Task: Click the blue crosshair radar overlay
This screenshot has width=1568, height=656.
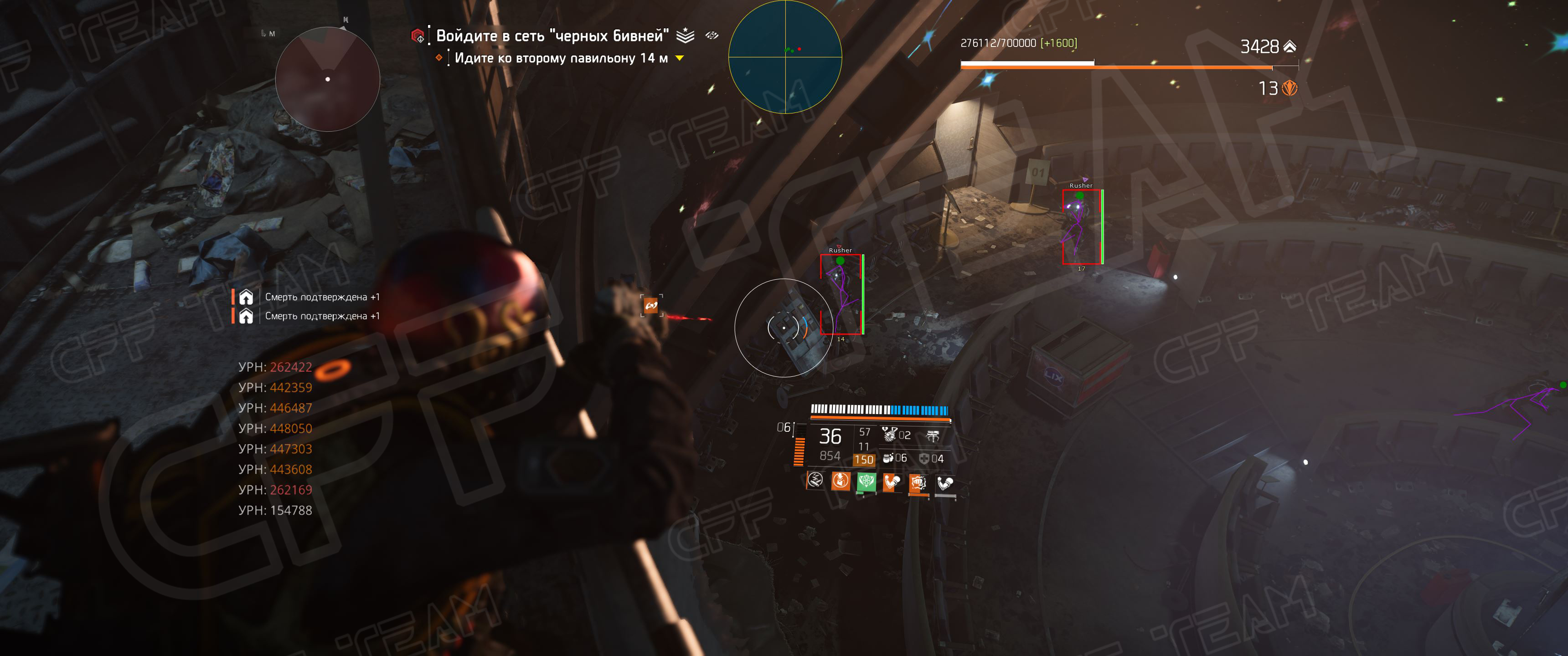Action: [x=784, y=56]
